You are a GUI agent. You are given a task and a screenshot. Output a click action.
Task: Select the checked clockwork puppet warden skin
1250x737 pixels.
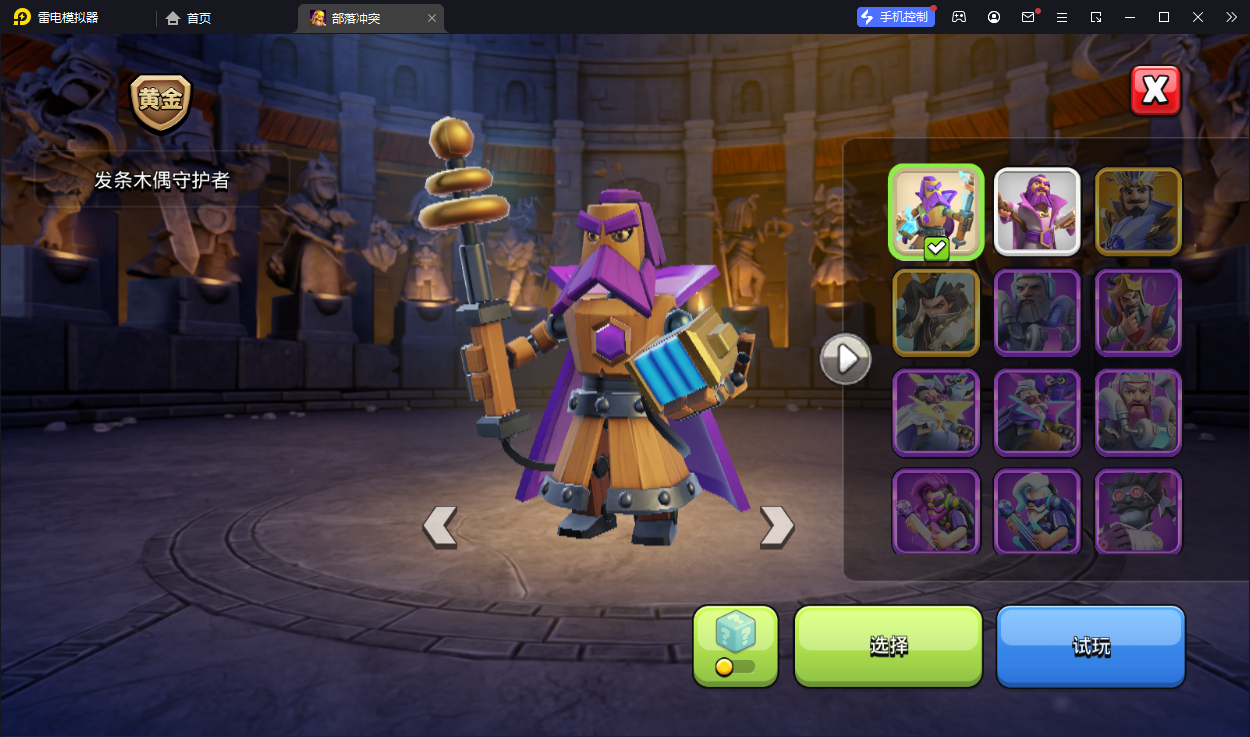(x=936, y=212)
